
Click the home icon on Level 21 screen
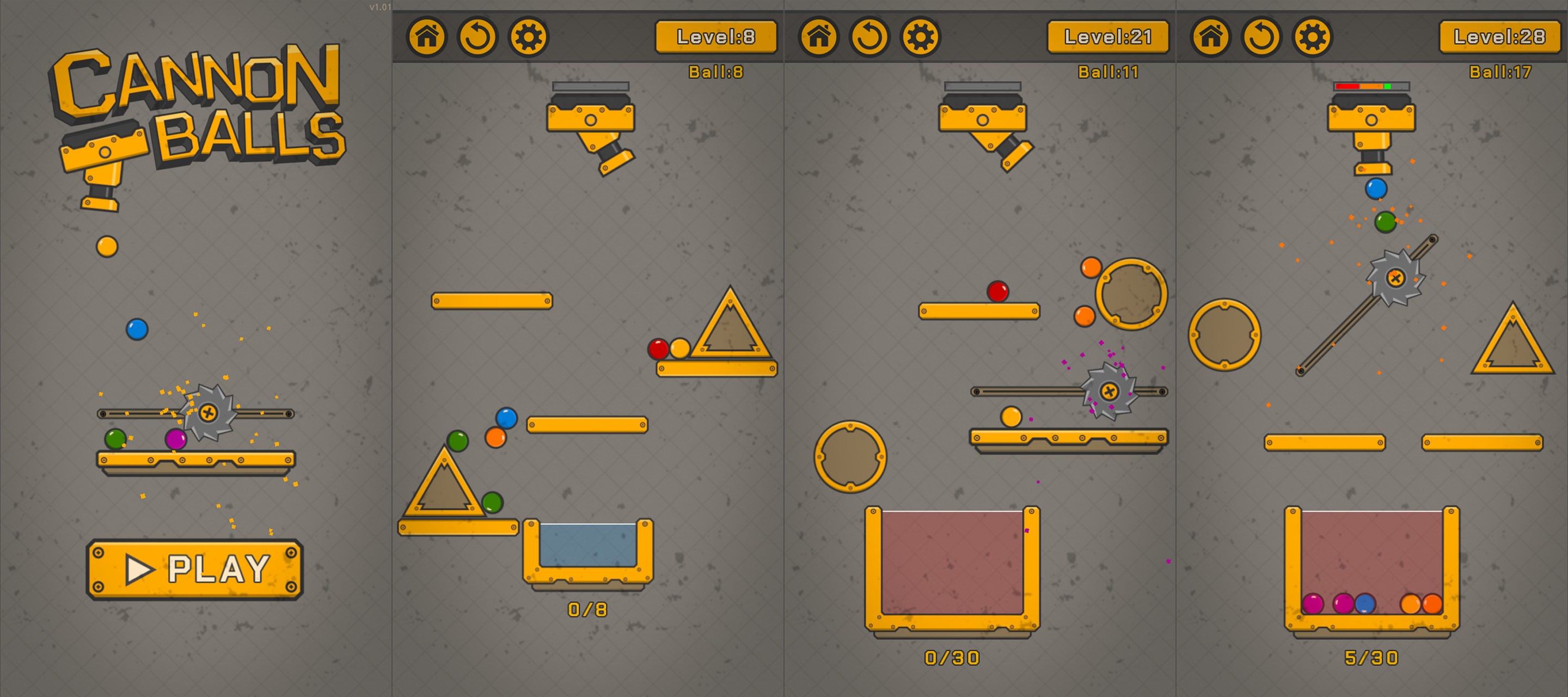[x=820, y=36]
